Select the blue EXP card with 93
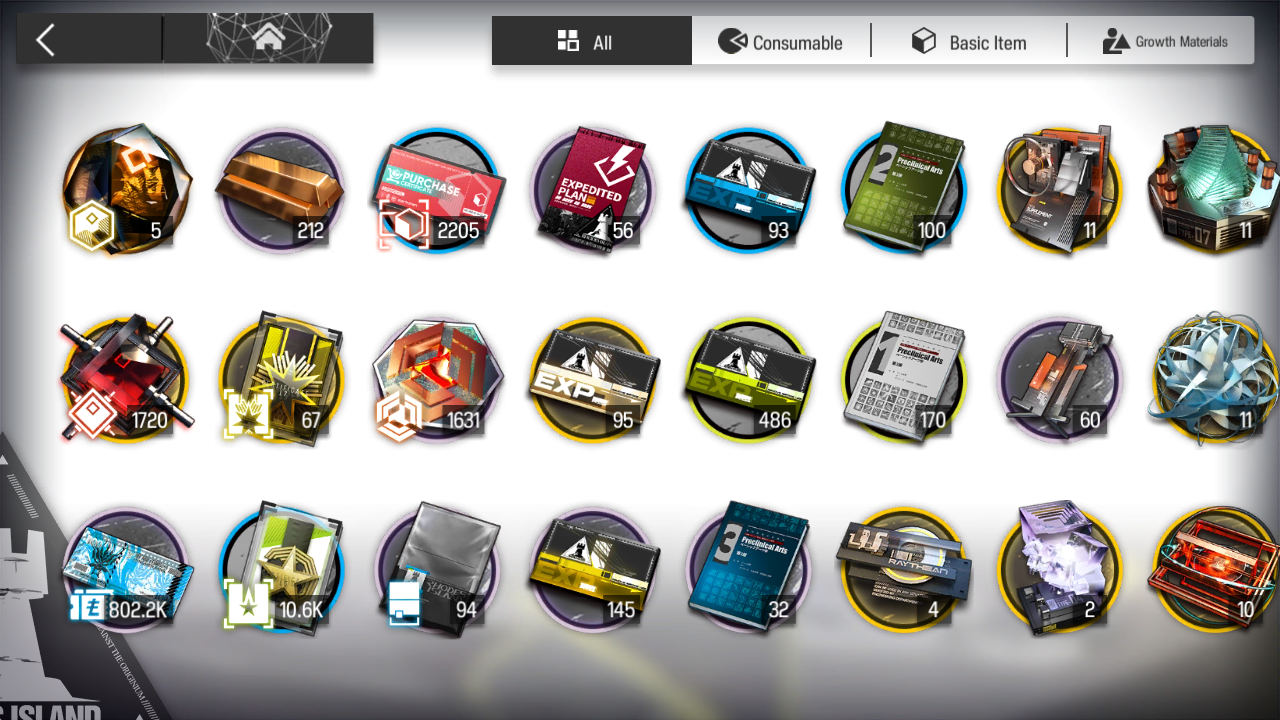Screen dimensions: 1280x720 click(x=750, y=190)
